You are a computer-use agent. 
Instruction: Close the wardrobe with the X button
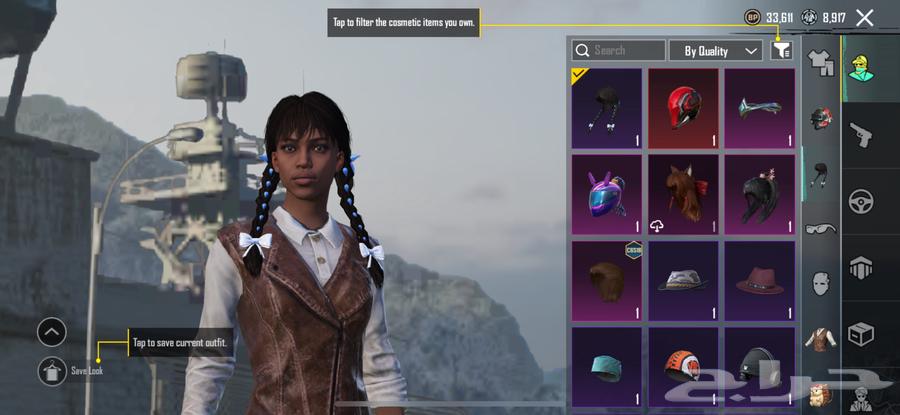[x=865, y=17]
